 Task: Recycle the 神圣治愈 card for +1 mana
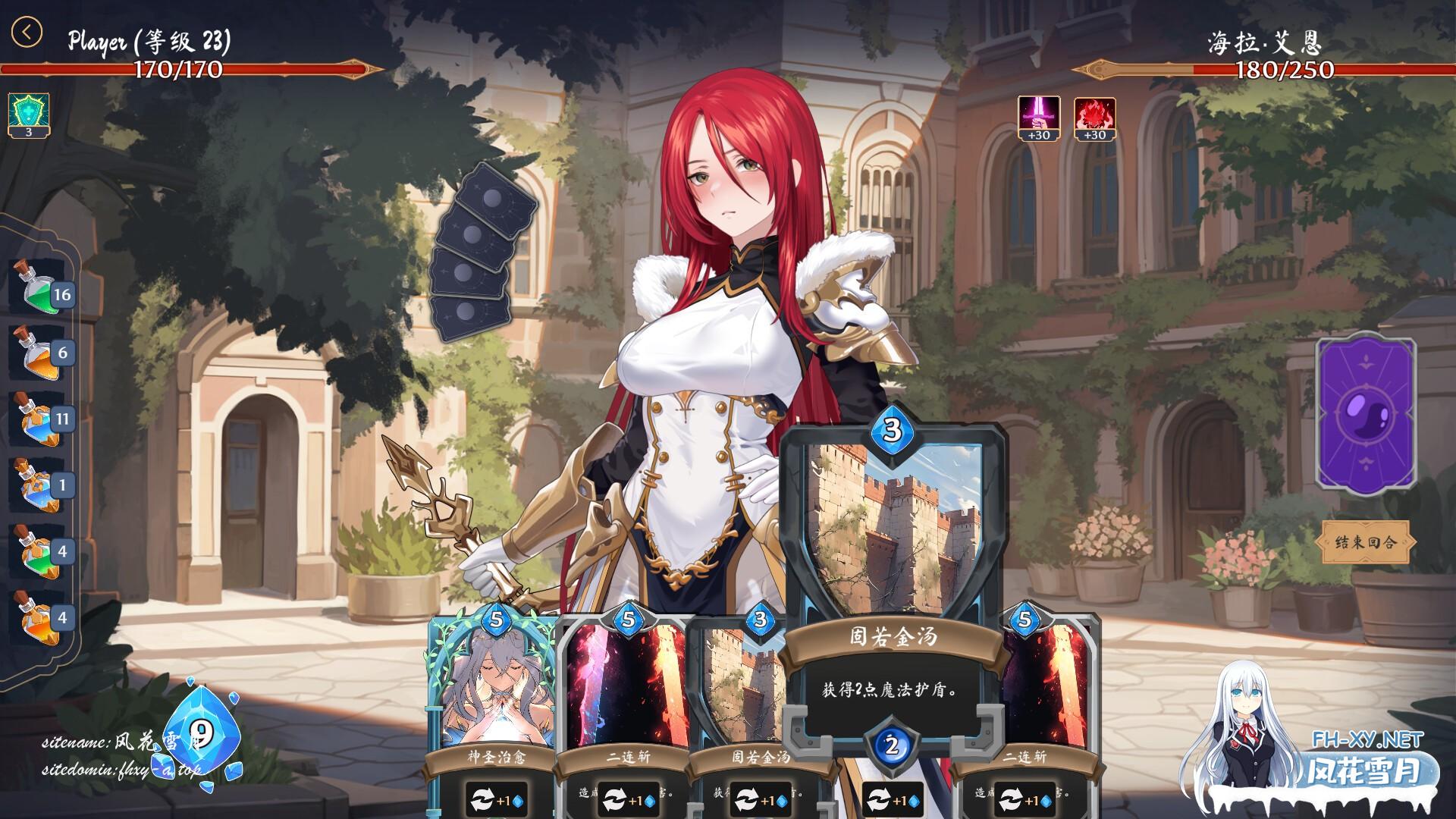tap(496, 800)
